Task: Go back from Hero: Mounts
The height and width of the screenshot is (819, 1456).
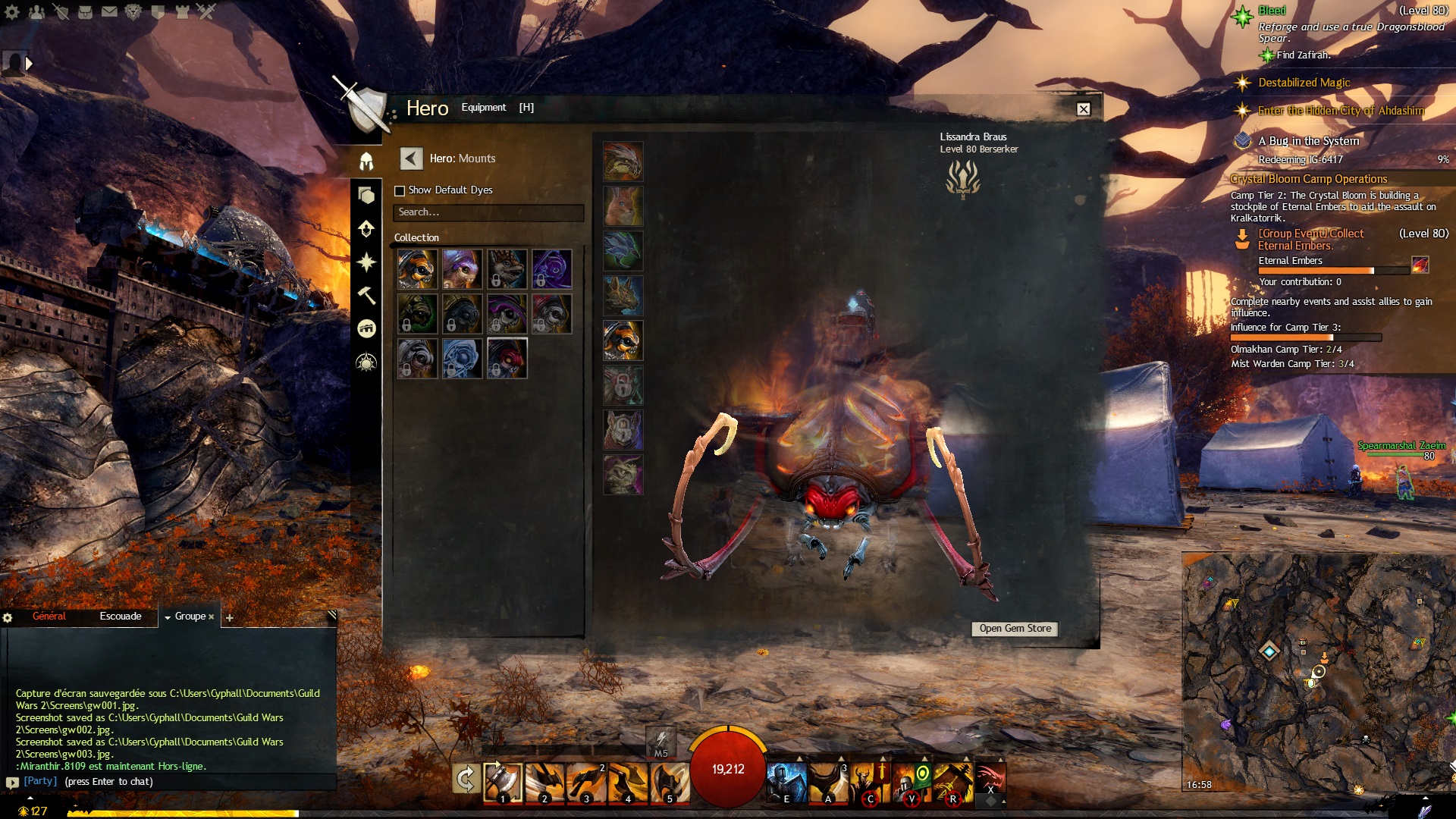Action: click(411, 158)
